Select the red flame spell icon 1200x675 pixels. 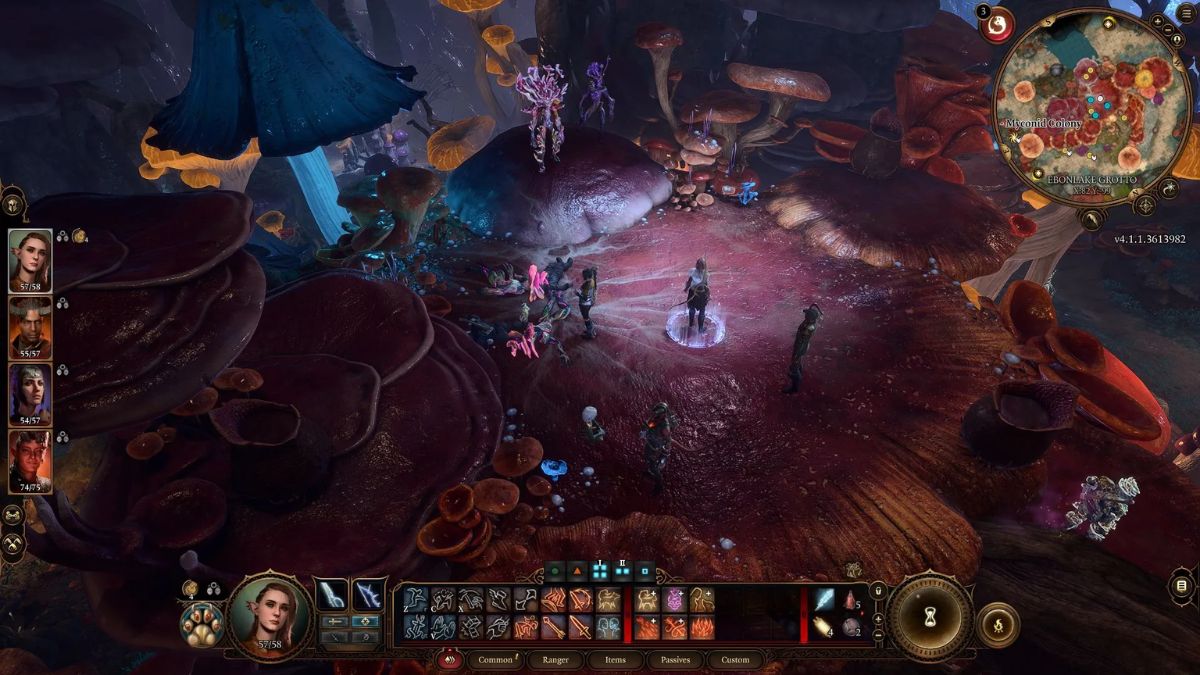coord(702,628)
